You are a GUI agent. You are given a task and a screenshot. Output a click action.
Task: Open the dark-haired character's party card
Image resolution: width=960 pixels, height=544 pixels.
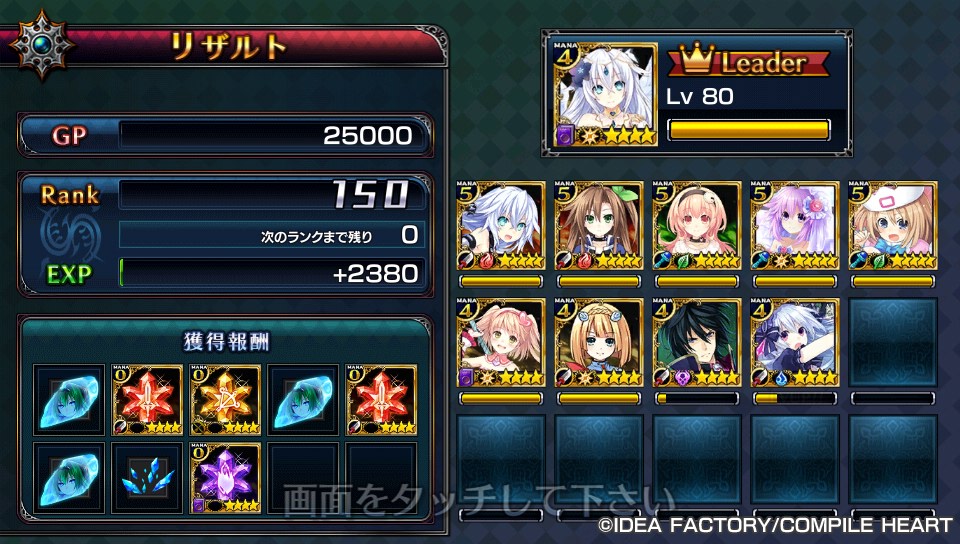click(x=697, y=343)
